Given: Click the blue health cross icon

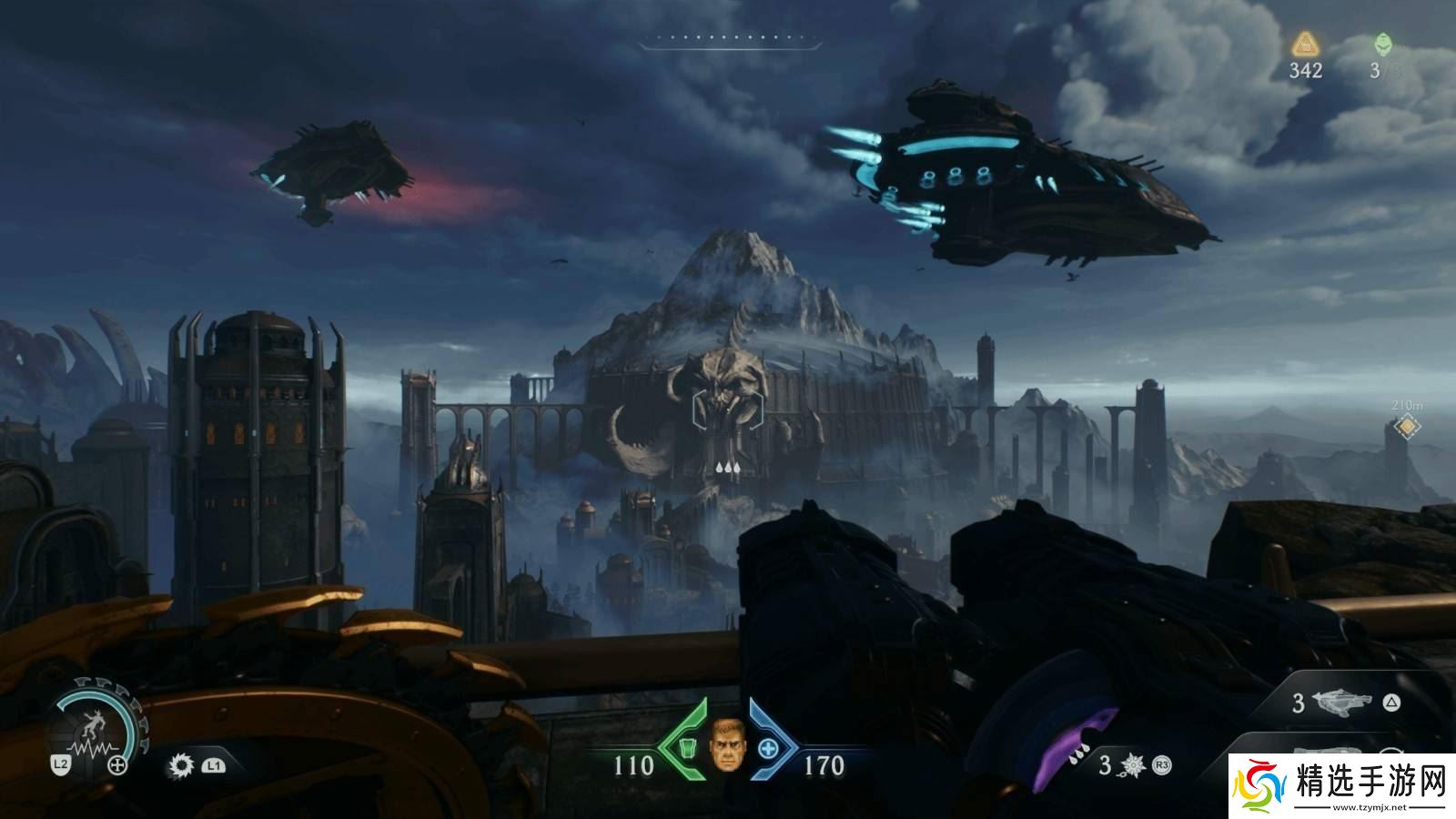Looking at the screenshot, I should point(767,749).
